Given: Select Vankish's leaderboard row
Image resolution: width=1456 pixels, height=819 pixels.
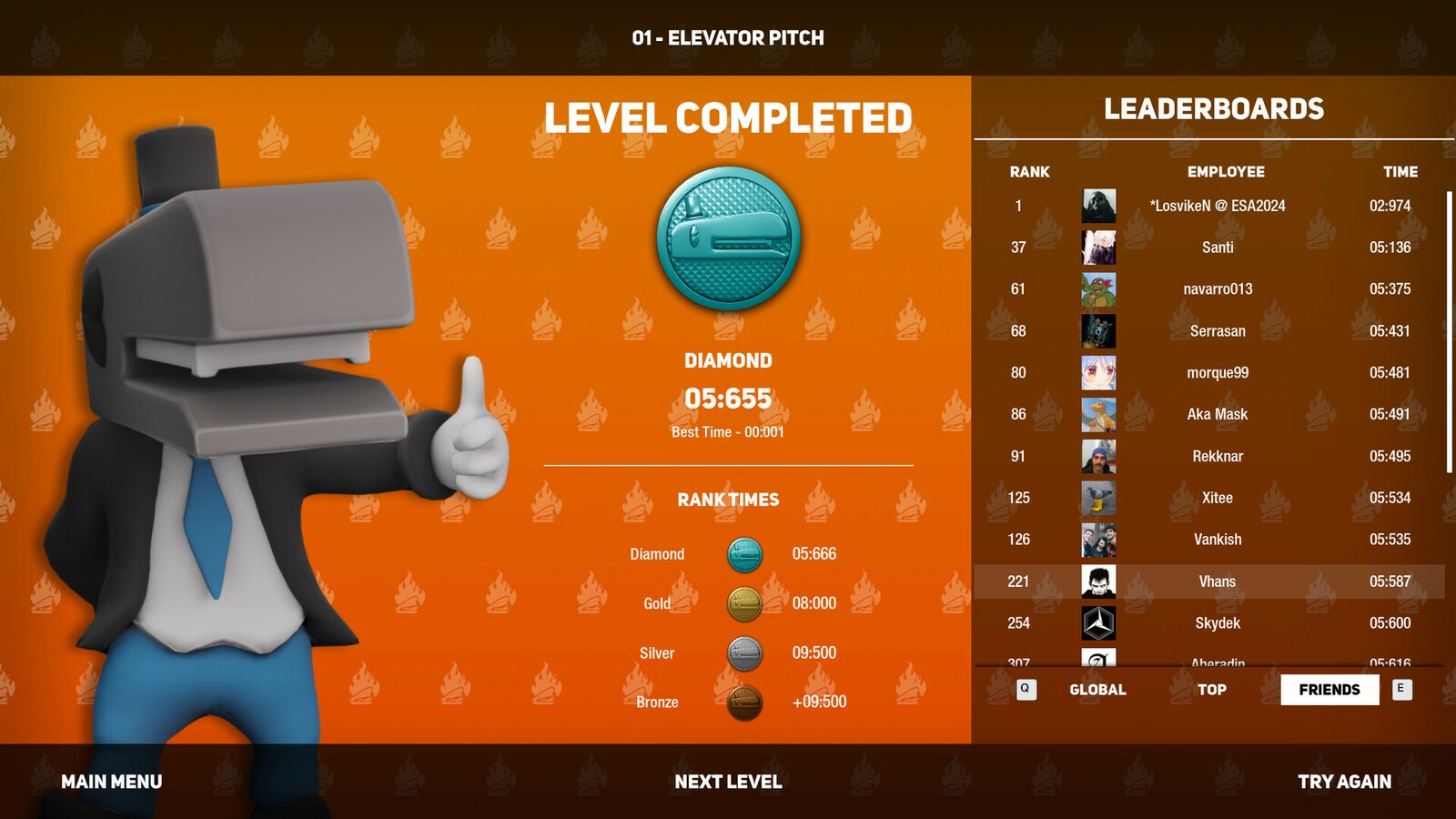Looking at the screenshot, I should pos(1217,540).
